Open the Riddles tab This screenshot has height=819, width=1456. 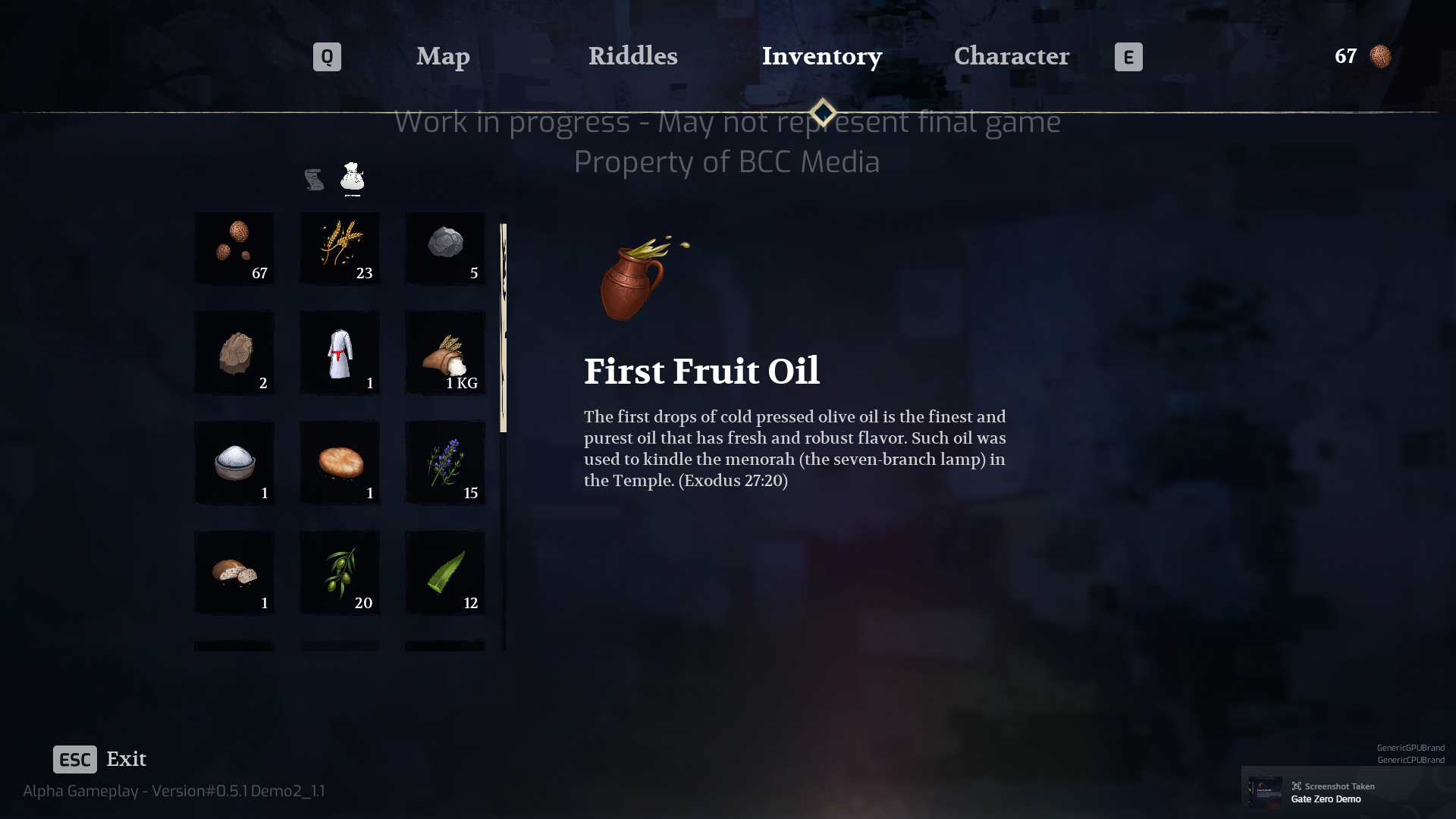(x=632, y=56)
